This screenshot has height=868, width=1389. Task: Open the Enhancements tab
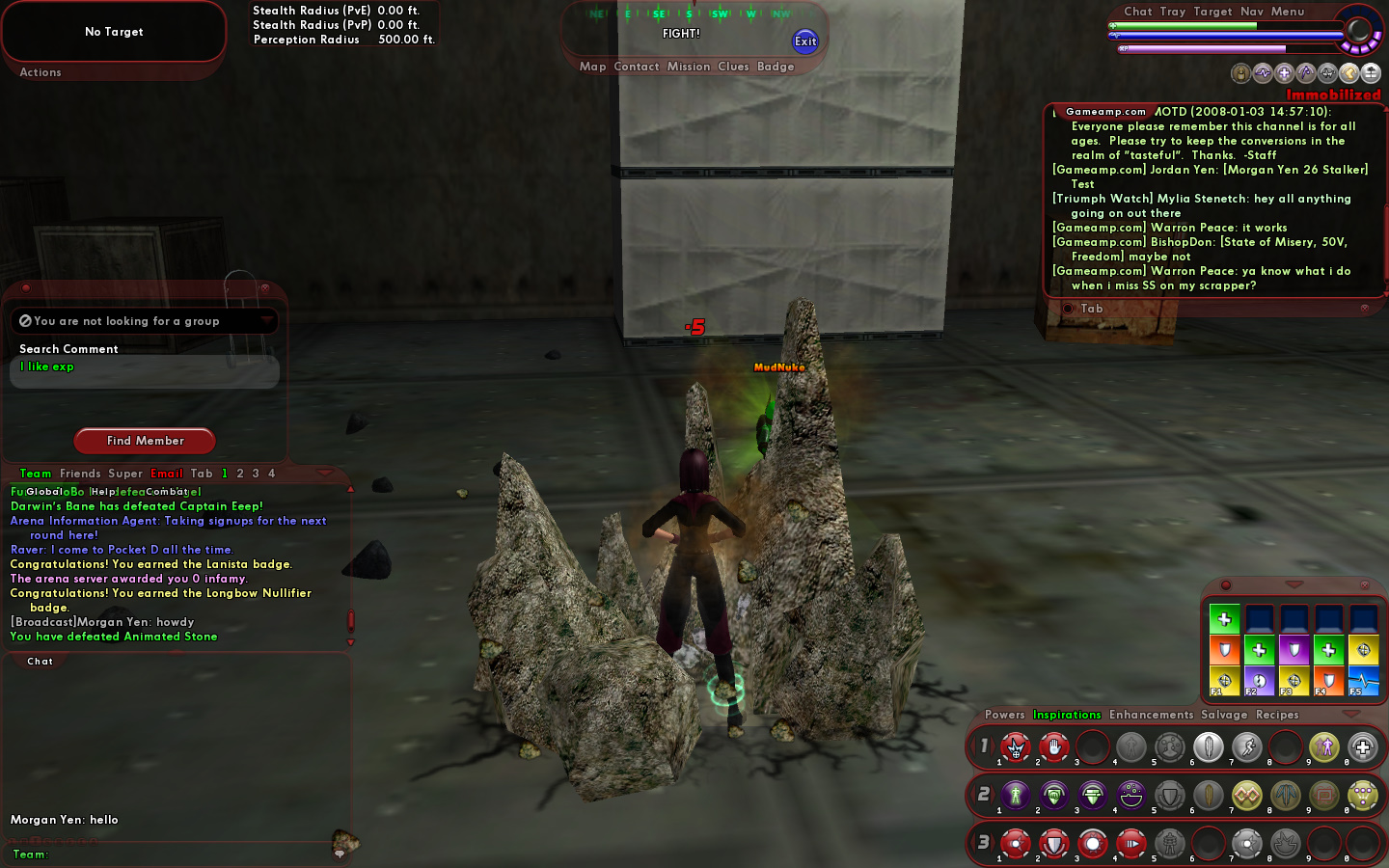pos(1151,715)
